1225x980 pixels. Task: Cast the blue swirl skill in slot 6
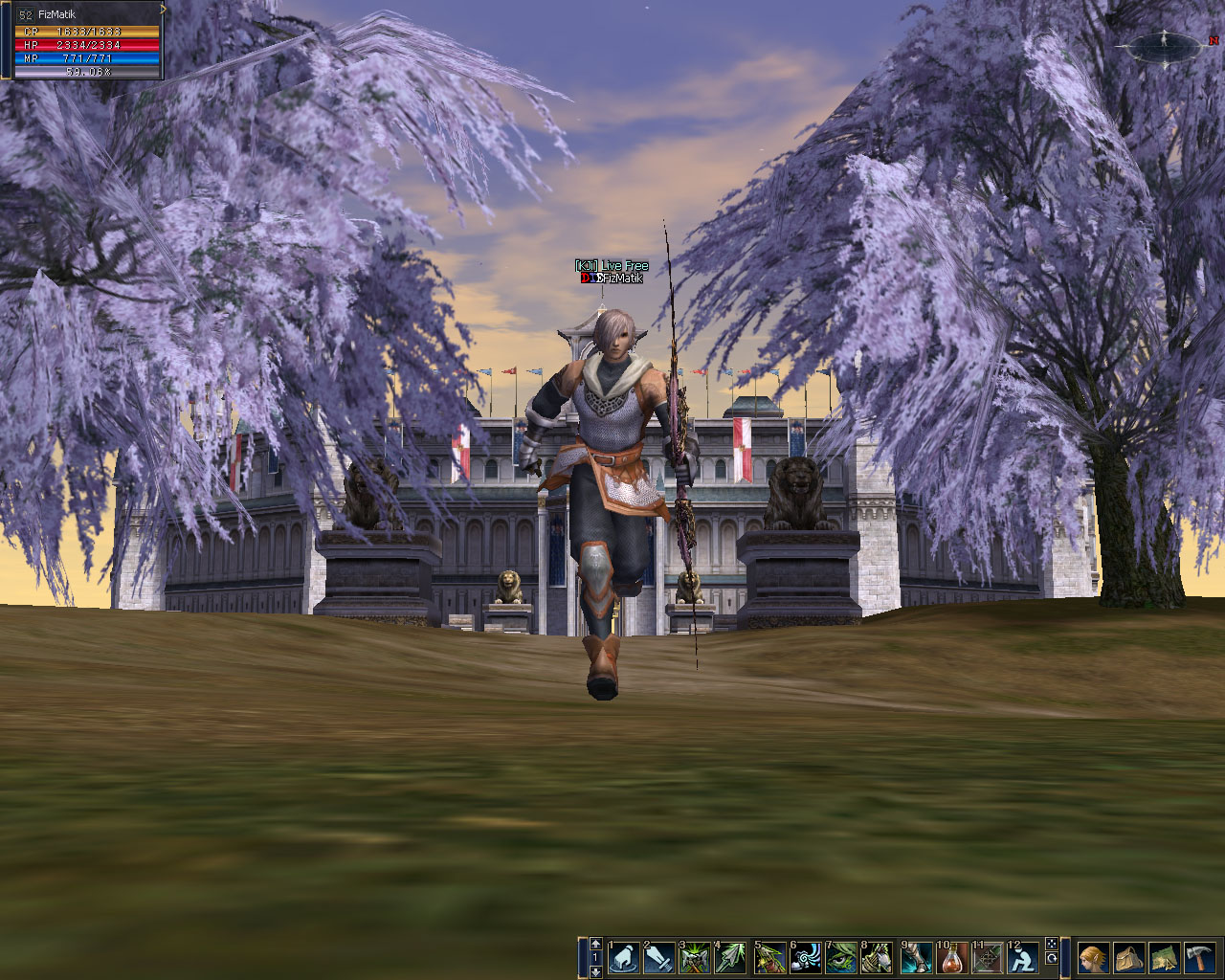coord(806,958)
